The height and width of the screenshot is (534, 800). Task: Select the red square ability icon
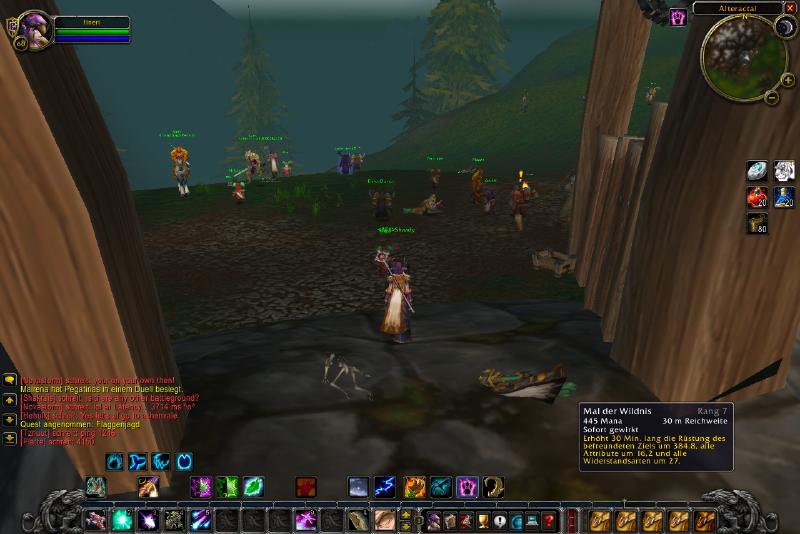[305, 487]
